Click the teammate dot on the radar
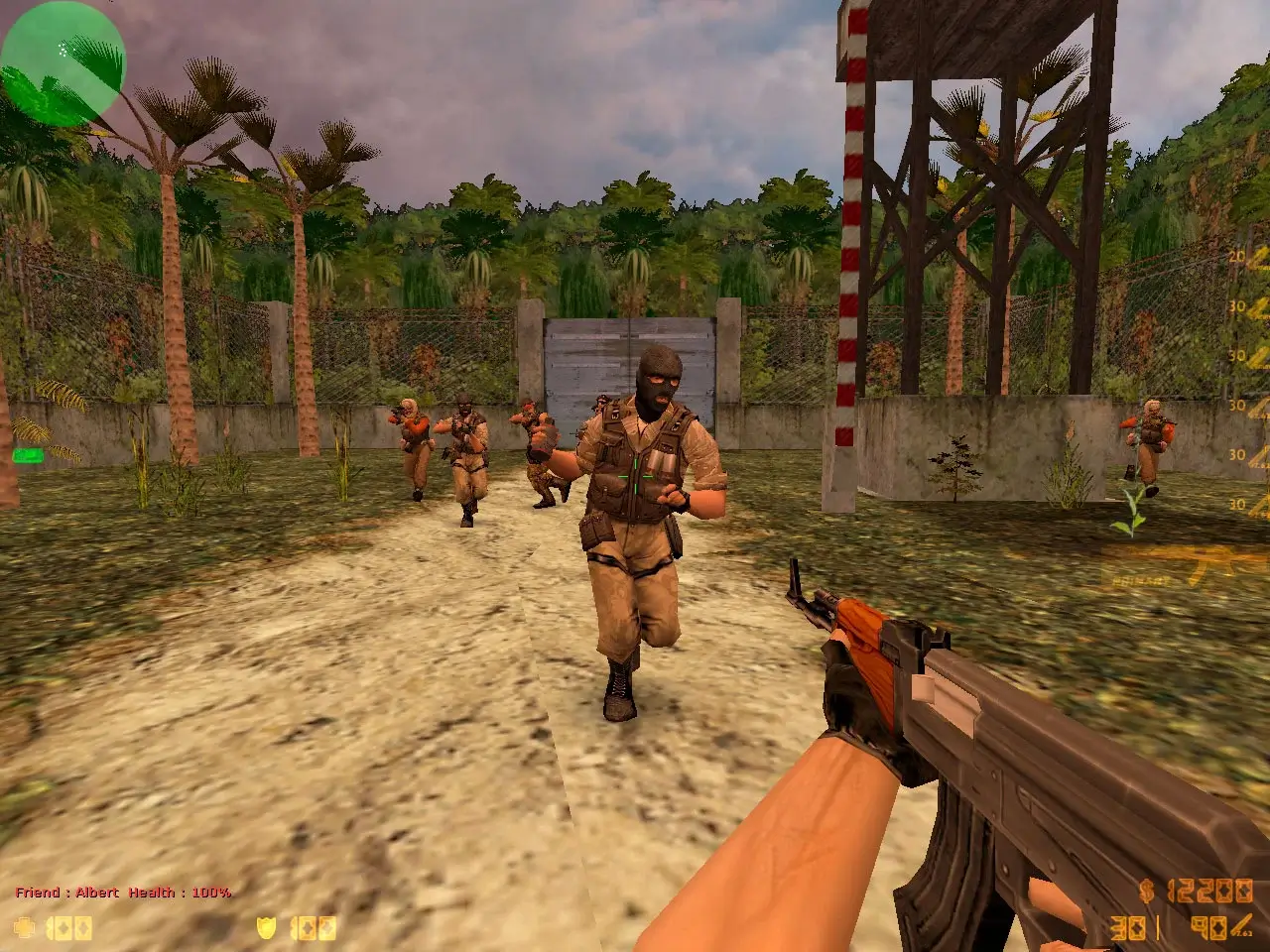The image size is (1270, 952). 63,48
